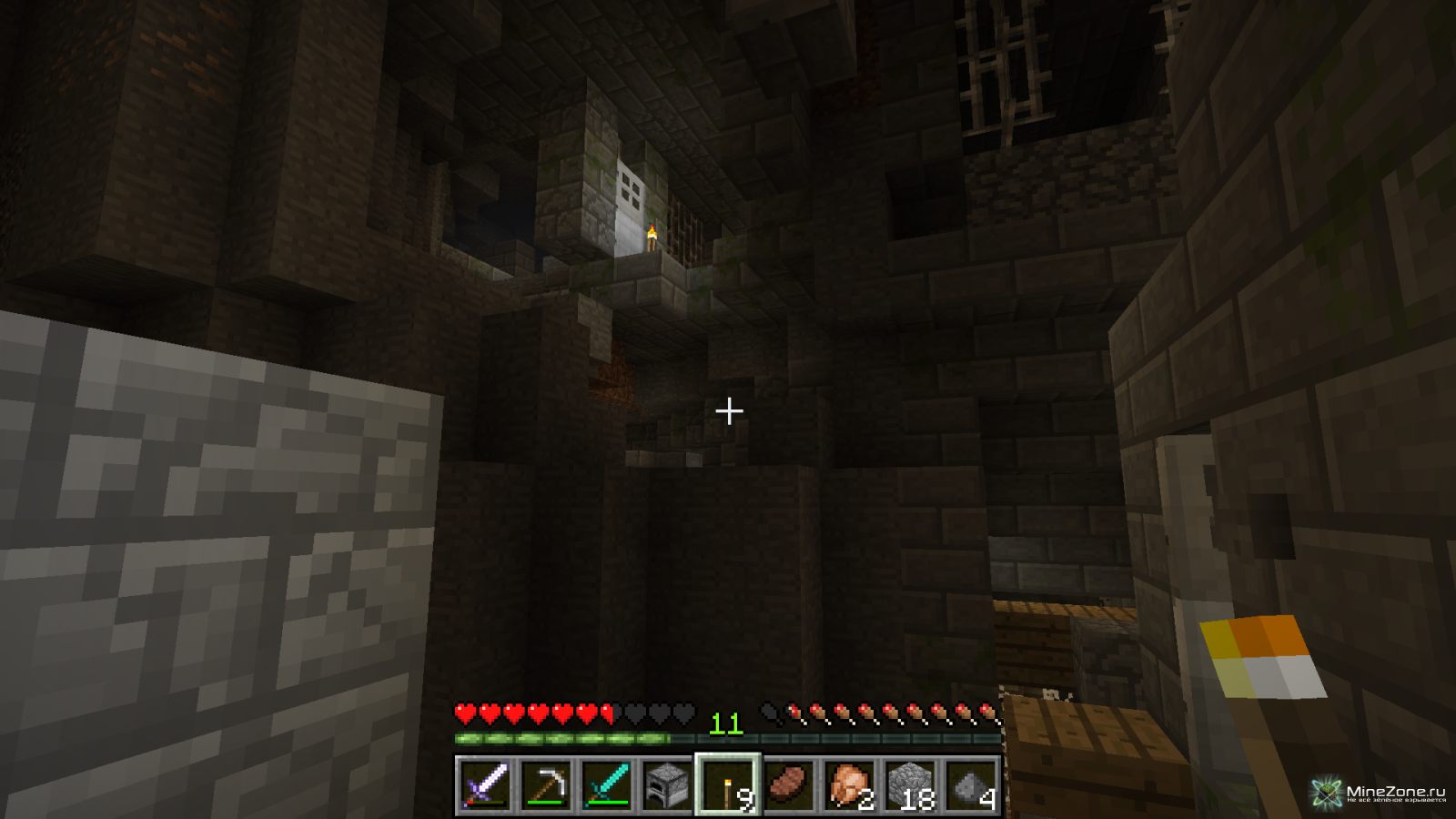Select the iron sword hotbar slot
The width and height of the screenshot is (1456, 819).
(x=484, y=784)
